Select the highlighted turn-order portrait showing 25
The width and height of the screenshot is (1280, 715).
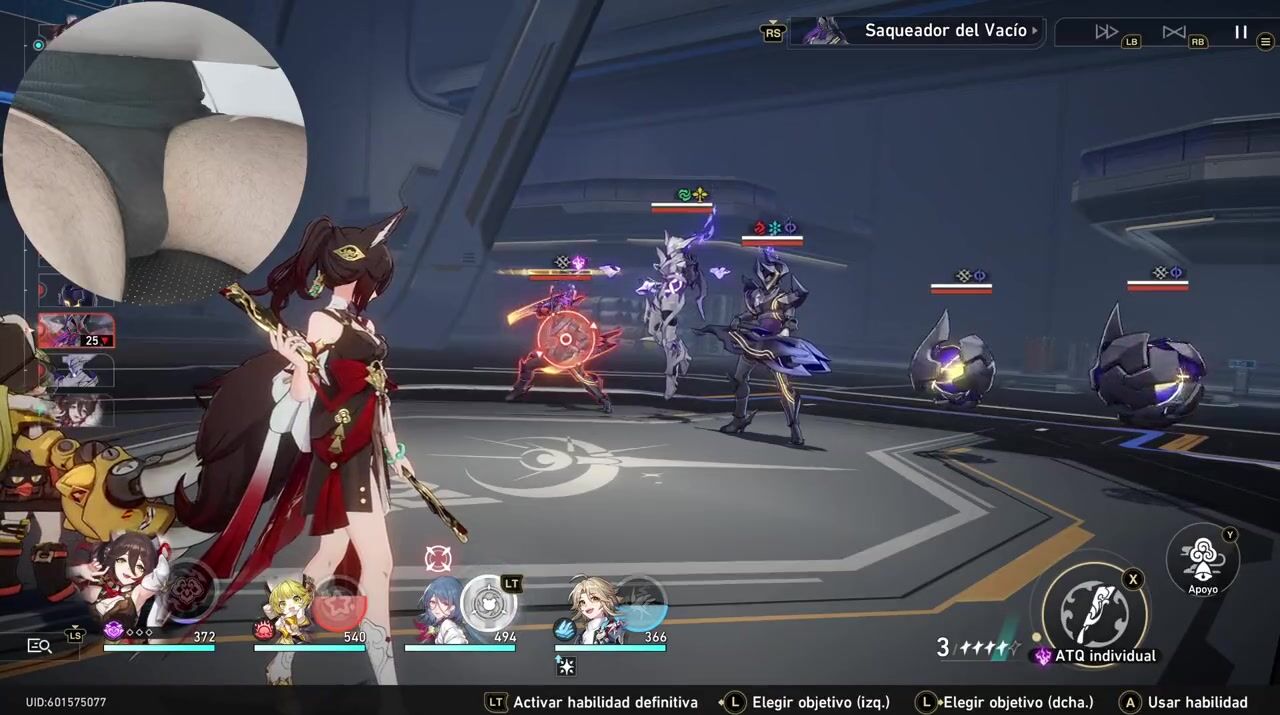75,331
